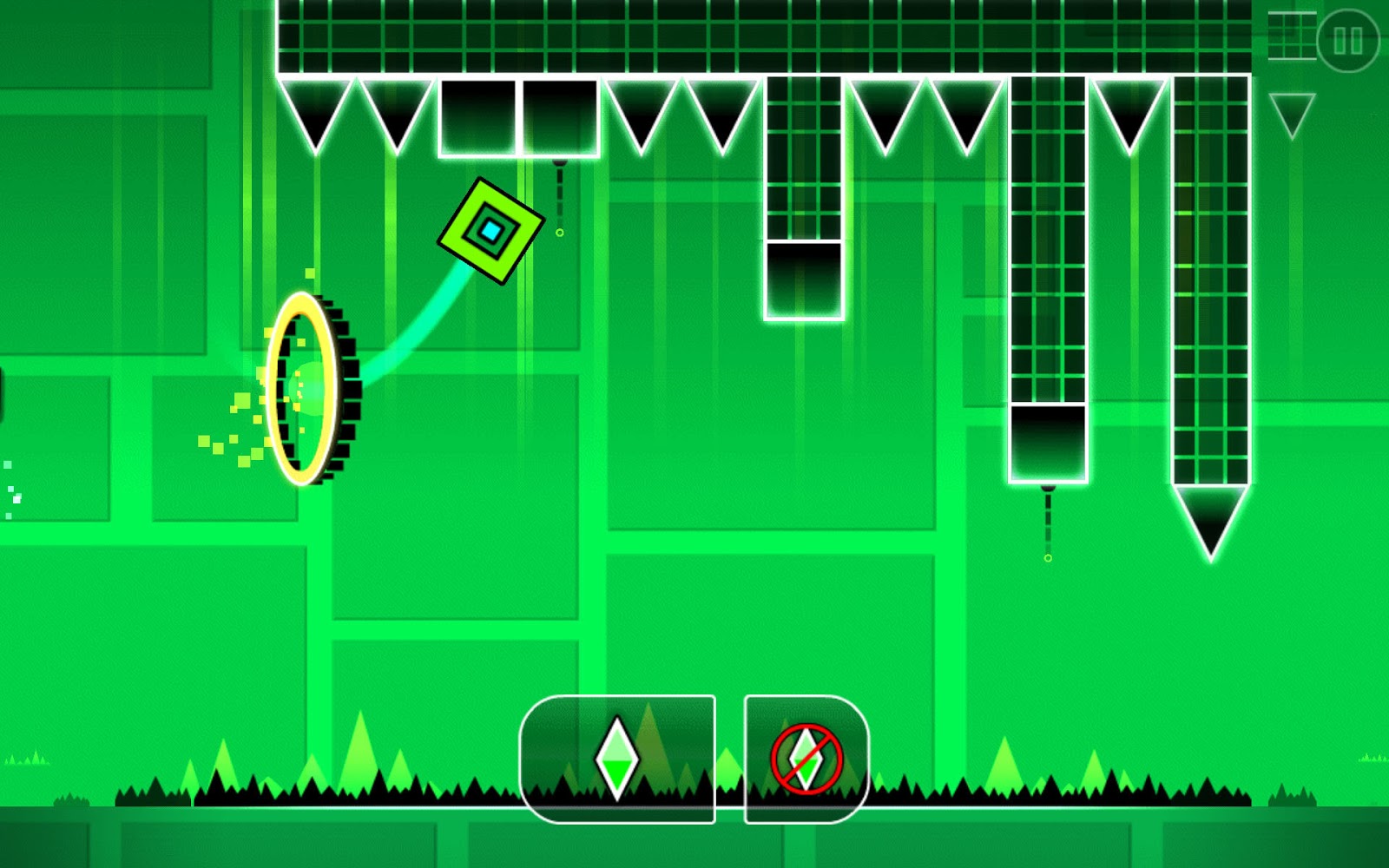Screen dimensions: 1389x868
Task: Click the hanging chain lamp under the square block
Action: coord(561,200)
